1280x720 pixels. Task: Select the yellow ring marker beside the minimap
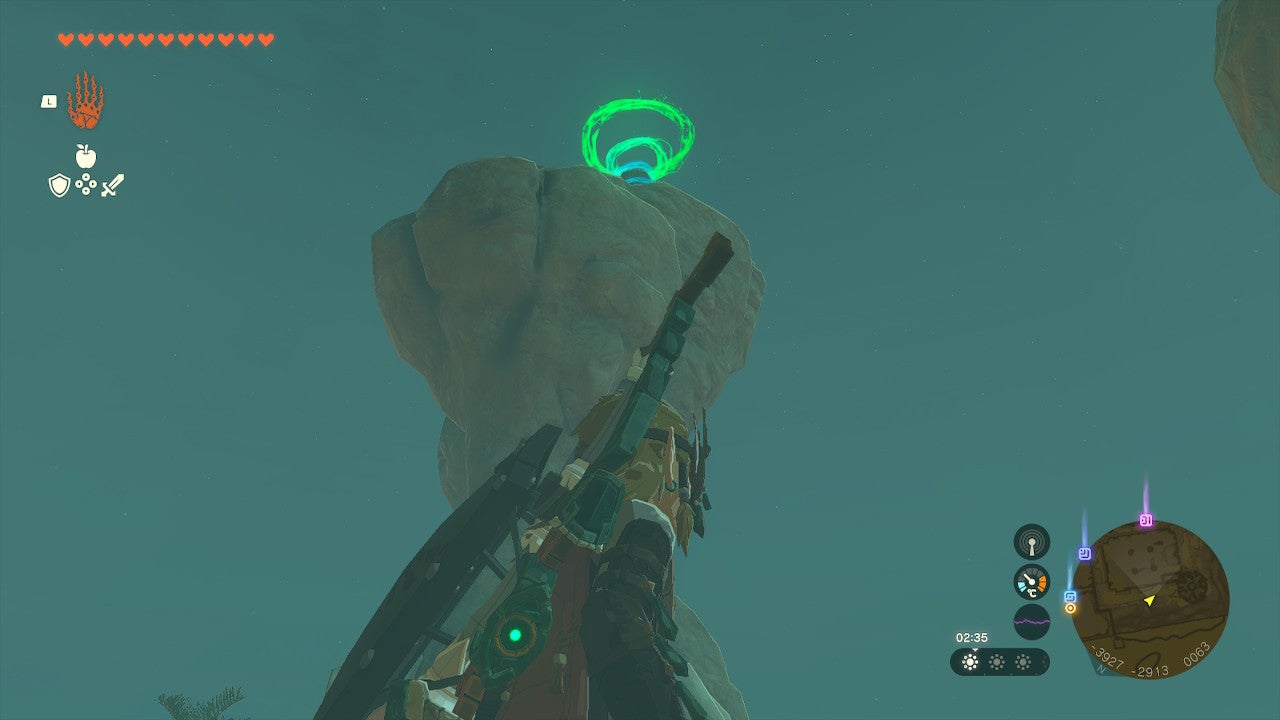pyautogui.click(x=1070, y=608)
